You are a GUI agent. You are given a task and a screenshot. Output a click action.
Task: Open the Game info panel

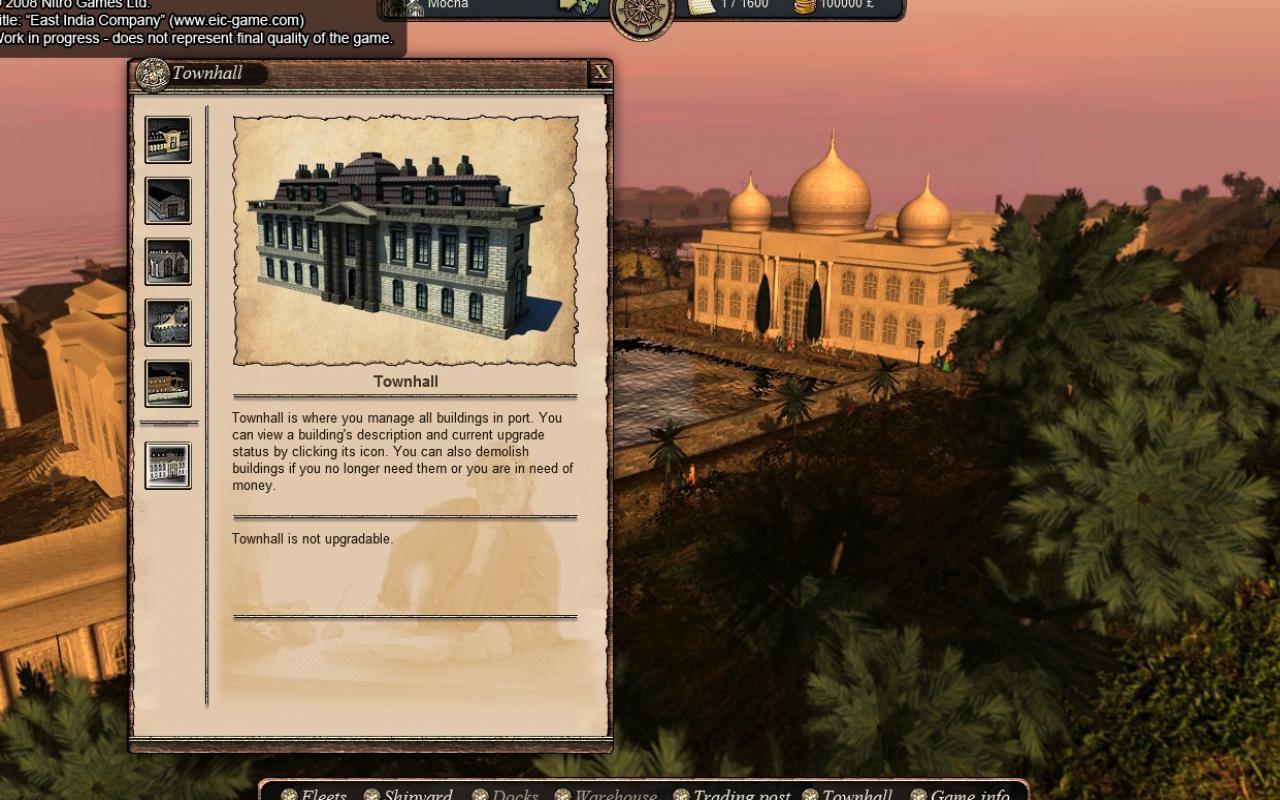pyautogui.click(x=966, y=794)
